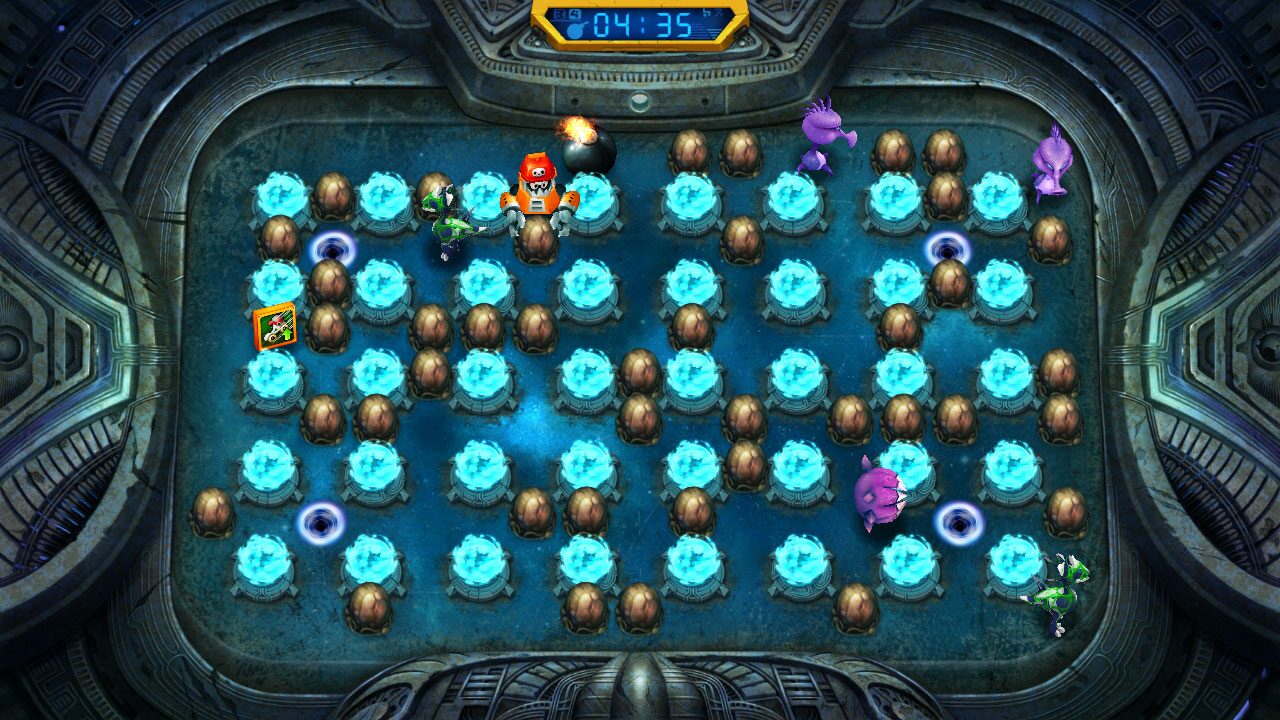1280x720 pixels.
Task: Click the level counter digits on the timer
Action: [x=564, y=13]
